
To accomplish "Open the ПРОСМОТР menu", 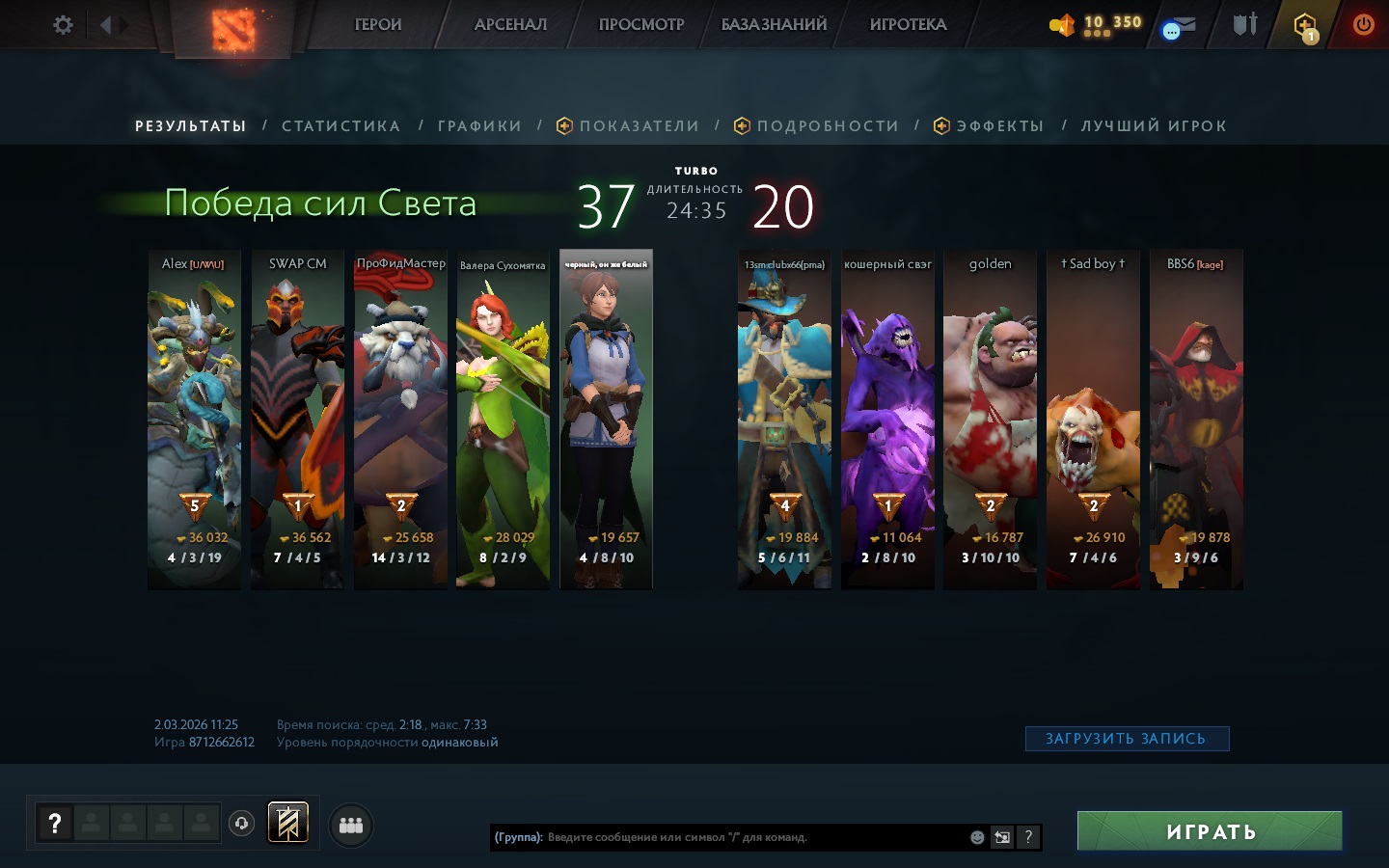I will coord(641,25).
